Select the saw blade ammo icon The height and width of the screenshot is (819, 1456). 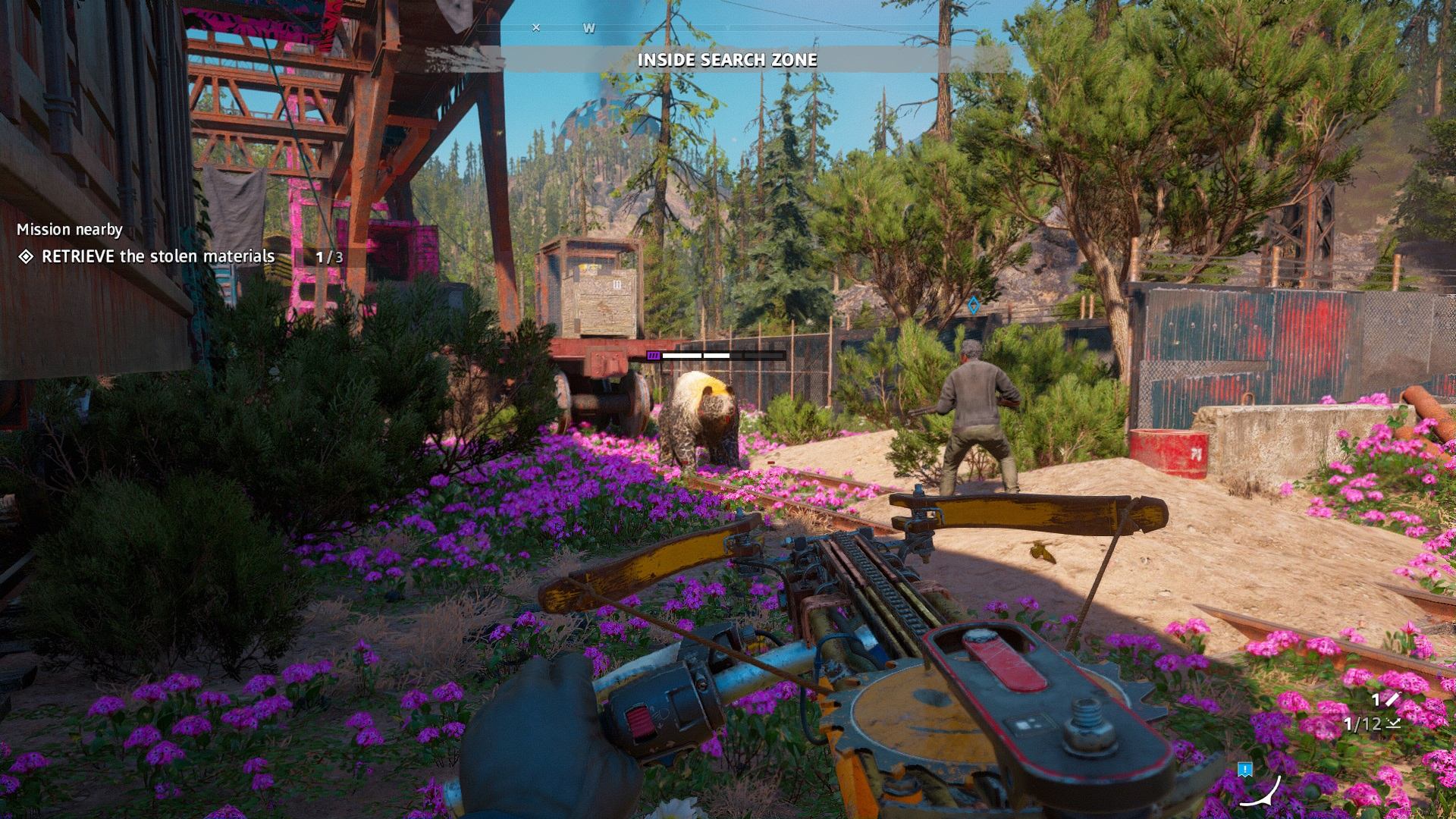[1392, 700]
